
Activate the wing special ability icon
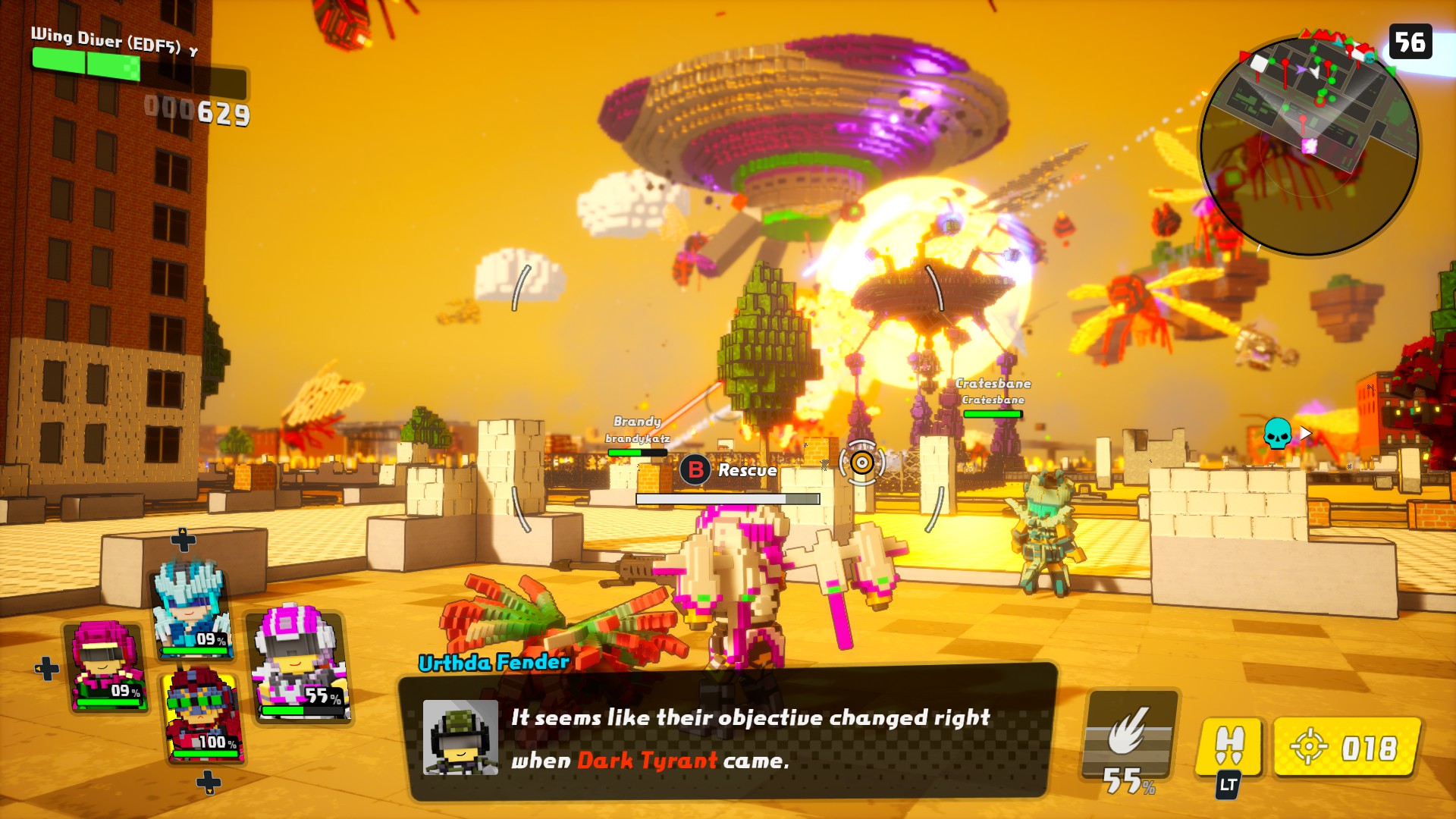(1128, 734)
